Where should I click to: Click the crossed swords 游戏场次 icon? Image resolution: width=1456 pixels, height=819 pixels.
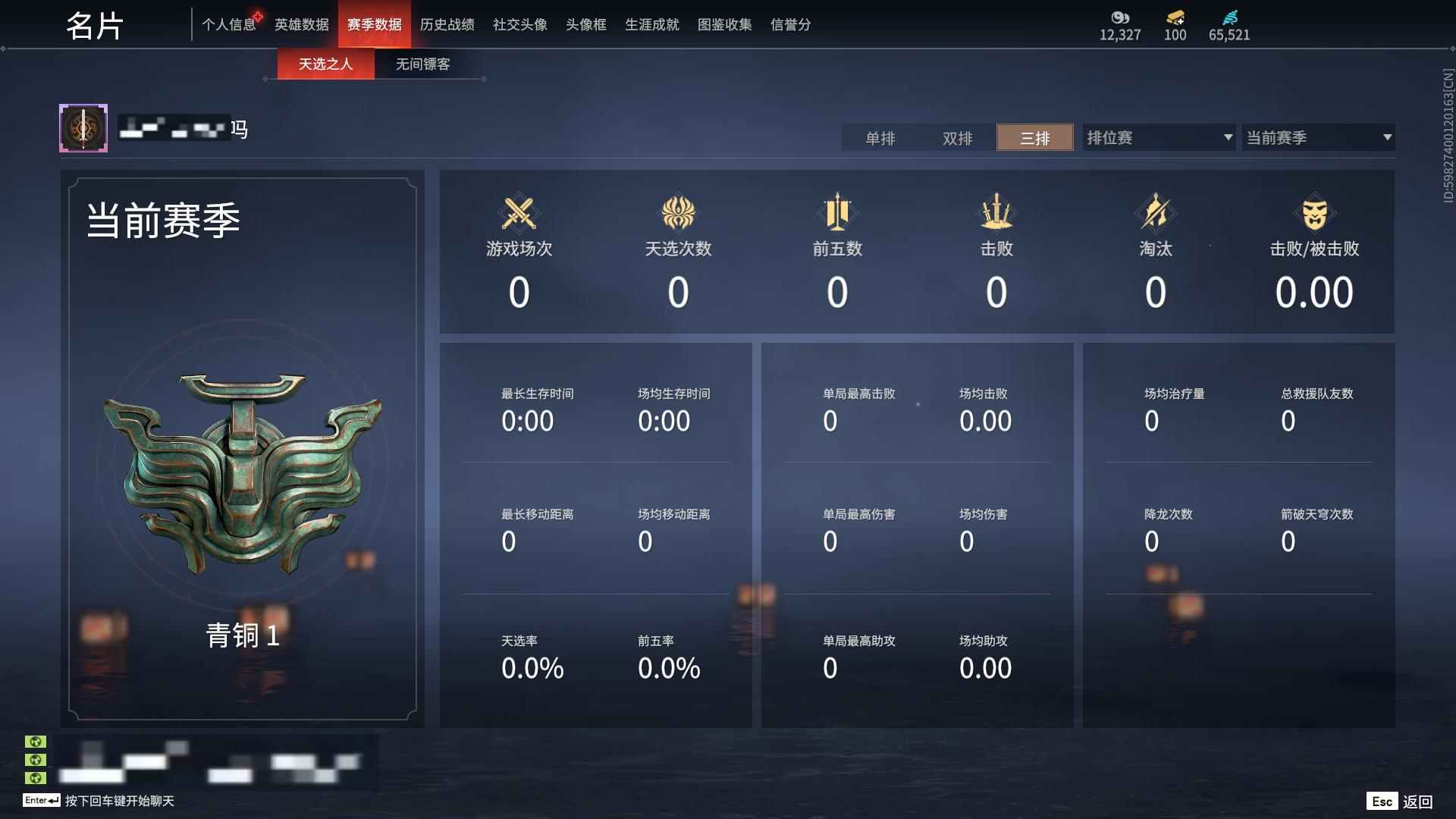[519, 213]
